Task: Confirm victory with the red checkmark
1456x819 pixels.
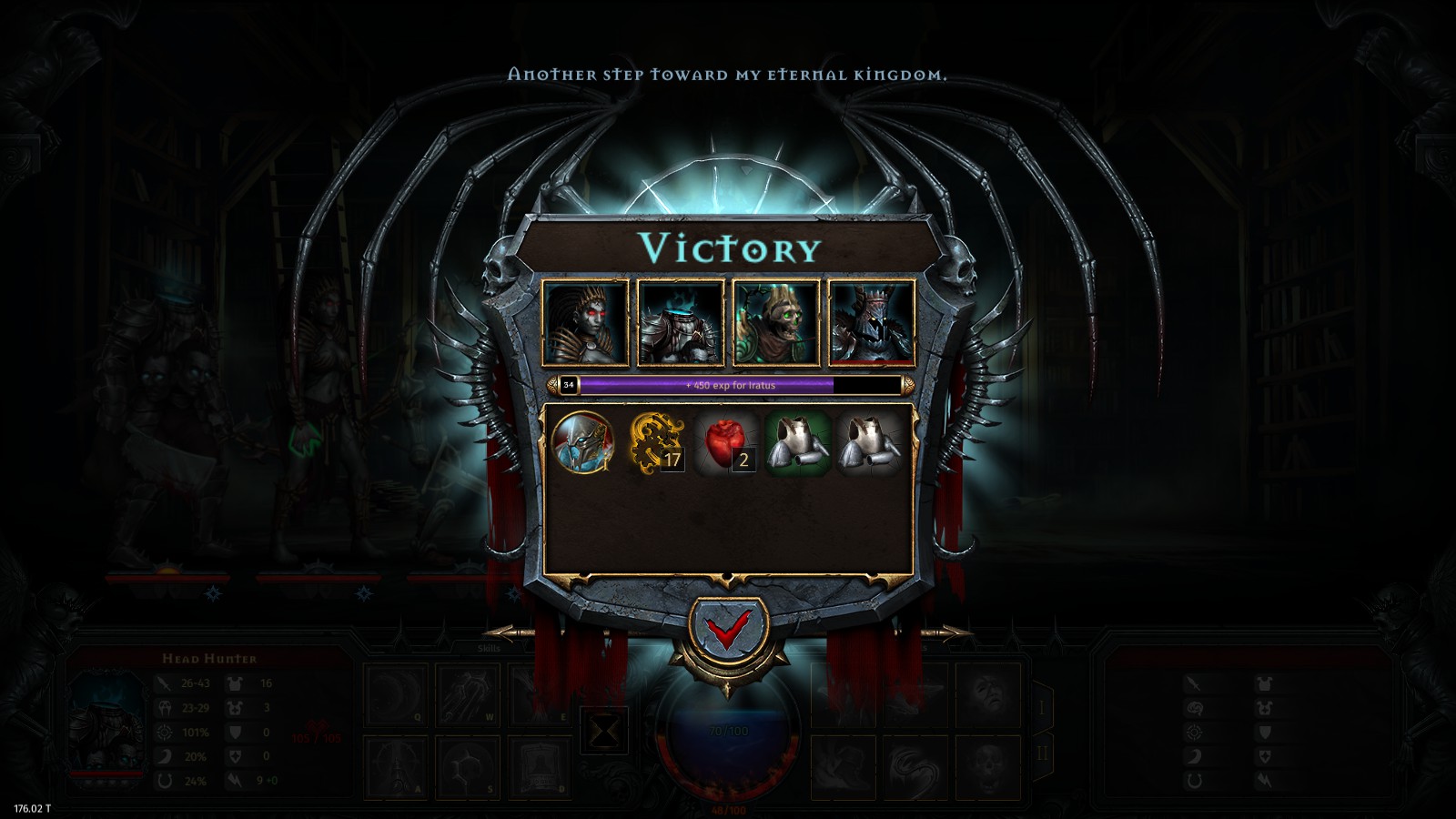Action: pos(728,626)
